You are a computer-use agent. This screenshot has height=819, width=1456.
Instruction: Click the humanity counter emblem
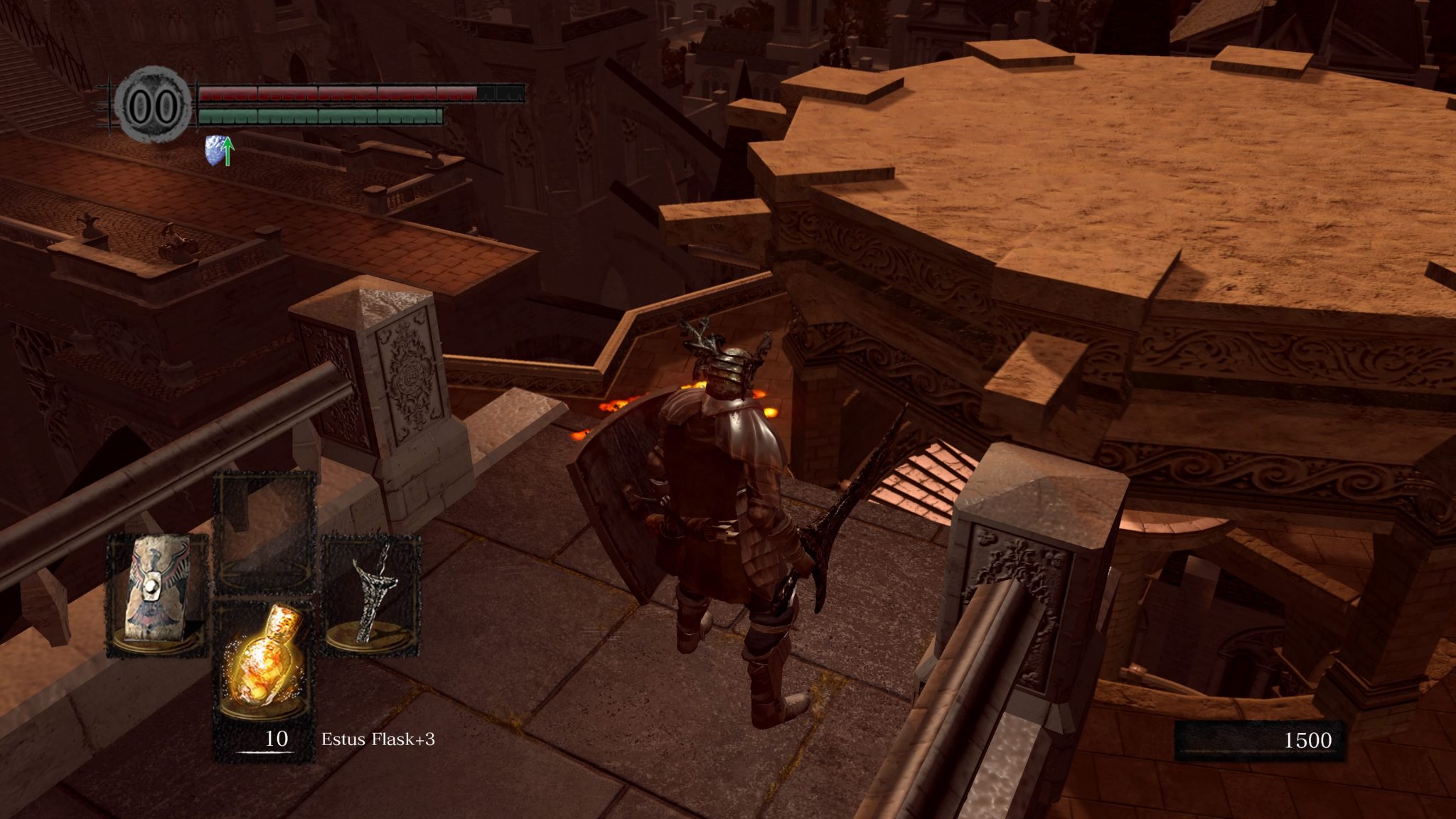pyautogui.click(x=153, y=105)
